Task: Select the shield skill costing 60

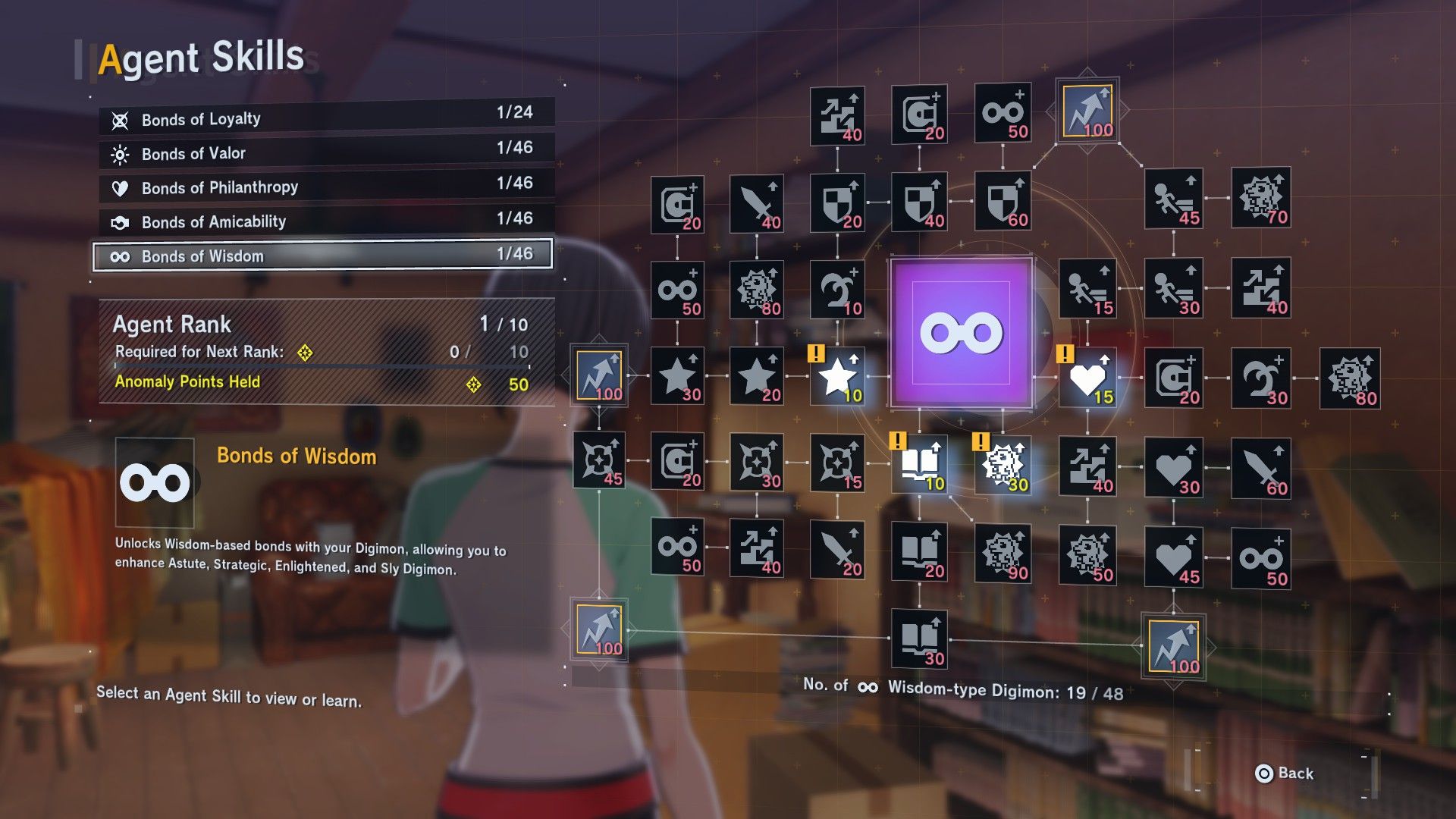Action: [x=1003, y=202]
